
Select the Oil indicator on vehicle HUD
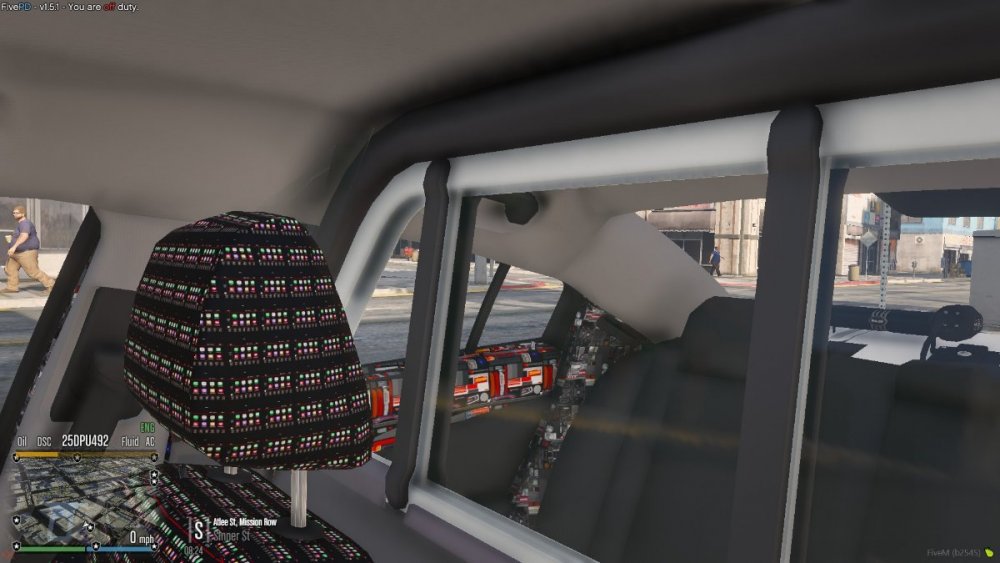click(x=22, y=441)
